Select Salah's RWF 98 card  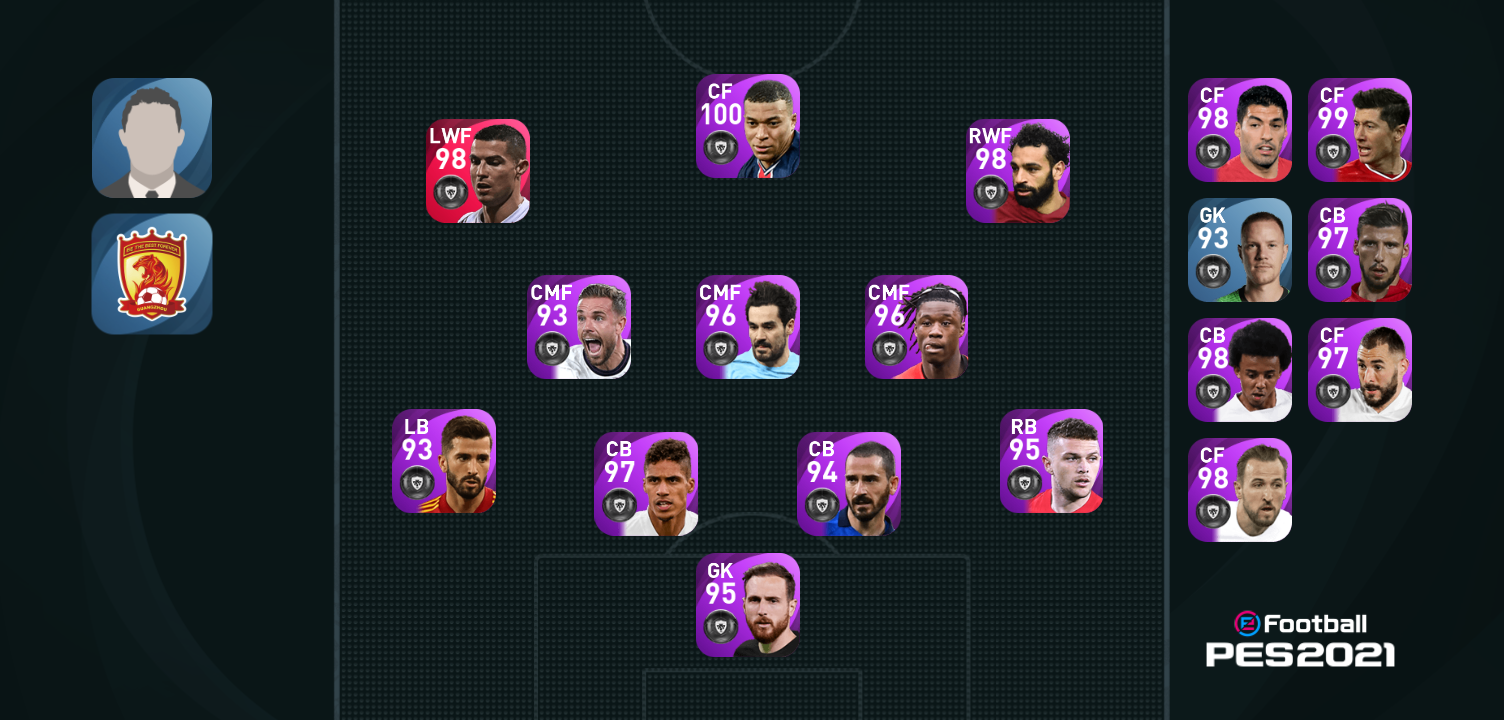pyautogui.click(x=1017, y=171)
